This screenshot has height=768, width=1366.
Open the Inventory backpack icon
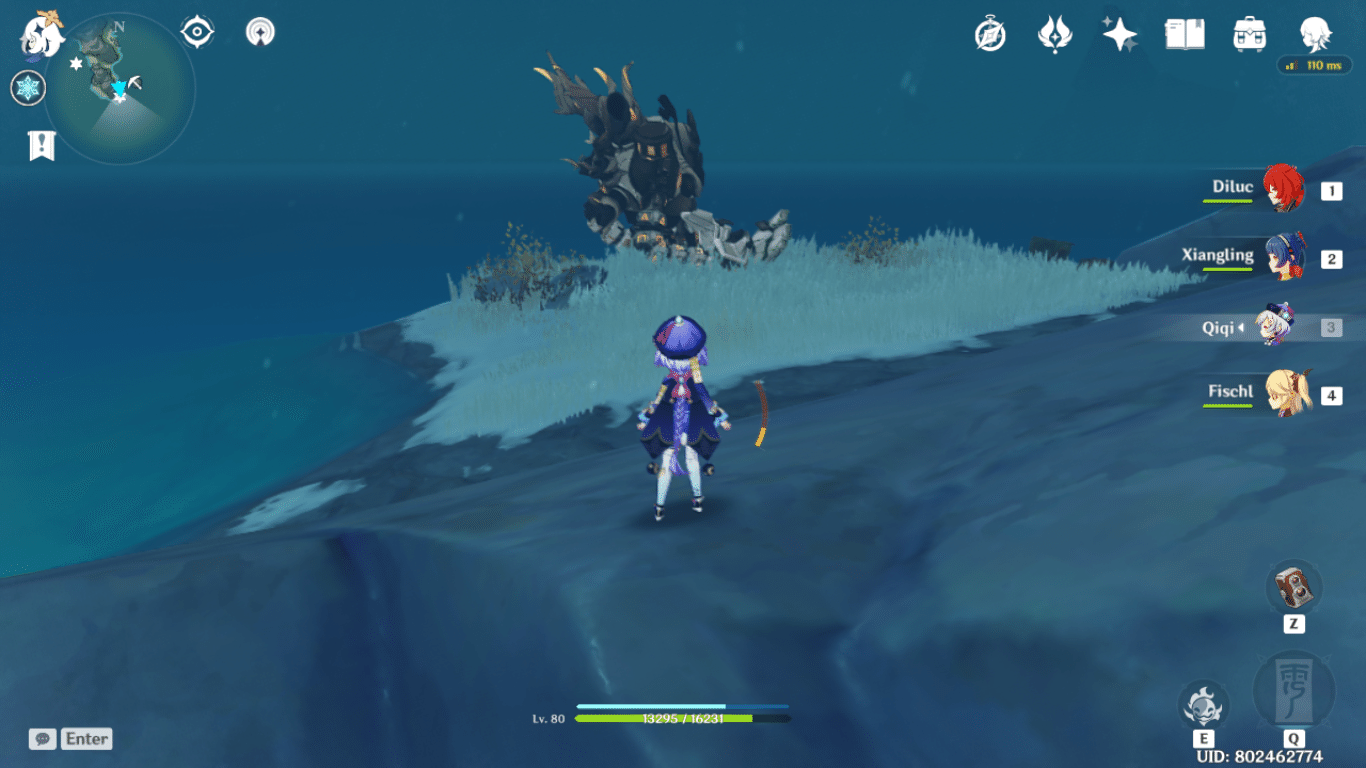point(1249,33)
